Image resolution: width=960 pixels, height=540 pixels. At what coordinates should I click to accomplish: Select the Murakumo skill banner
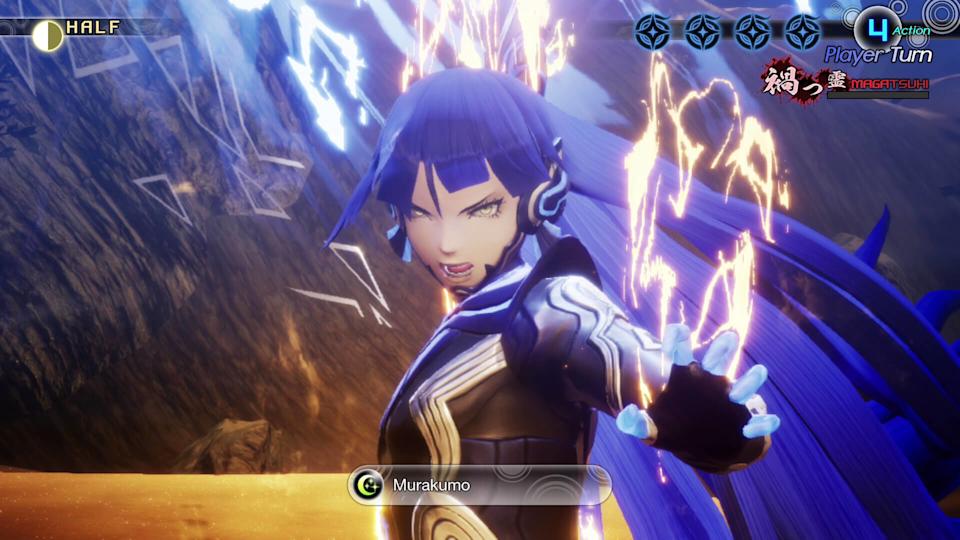[x=480, y=485]
